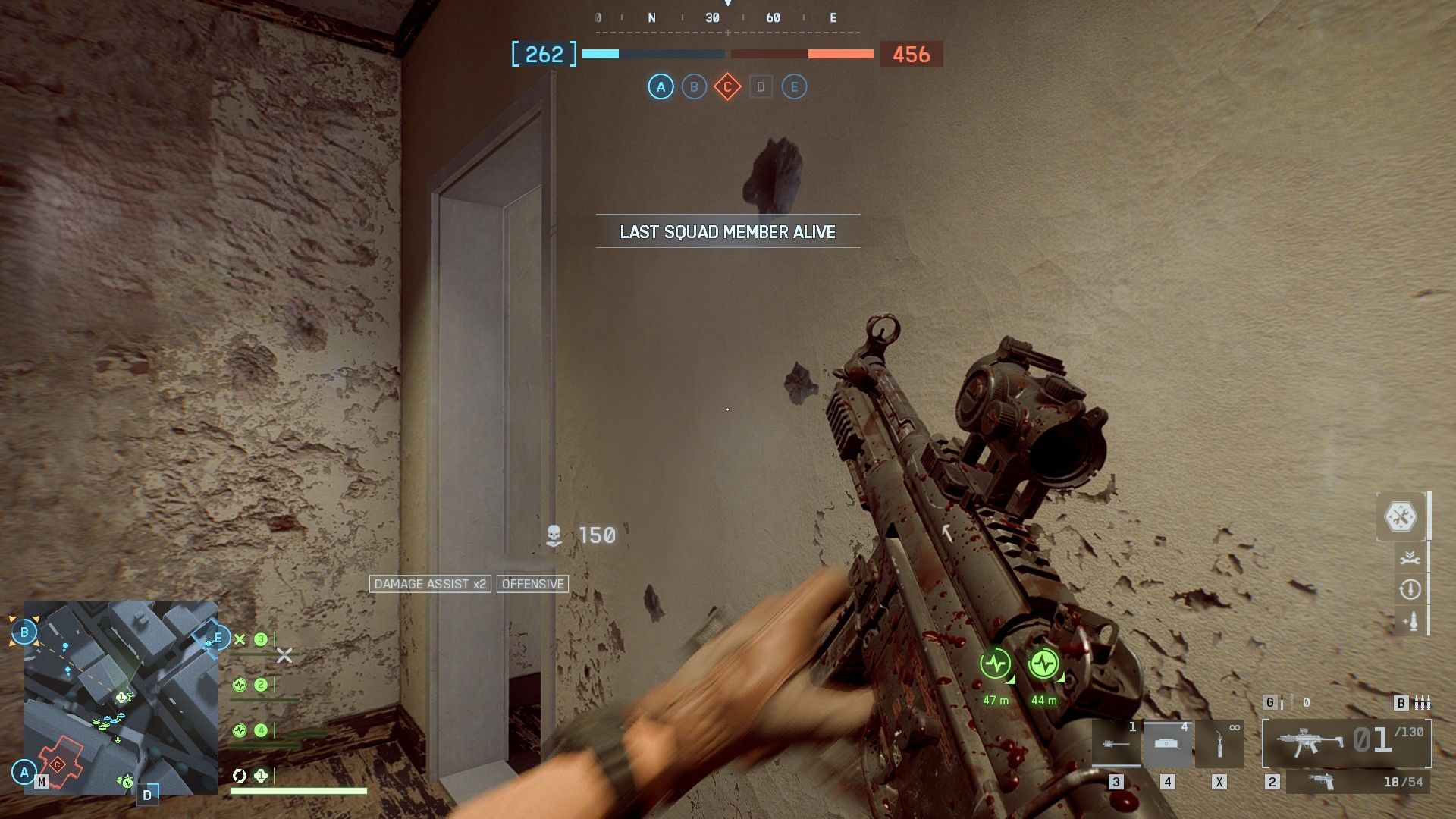
Task: Choose the contested red objective C diamond
Action: [x=727, y=87]
